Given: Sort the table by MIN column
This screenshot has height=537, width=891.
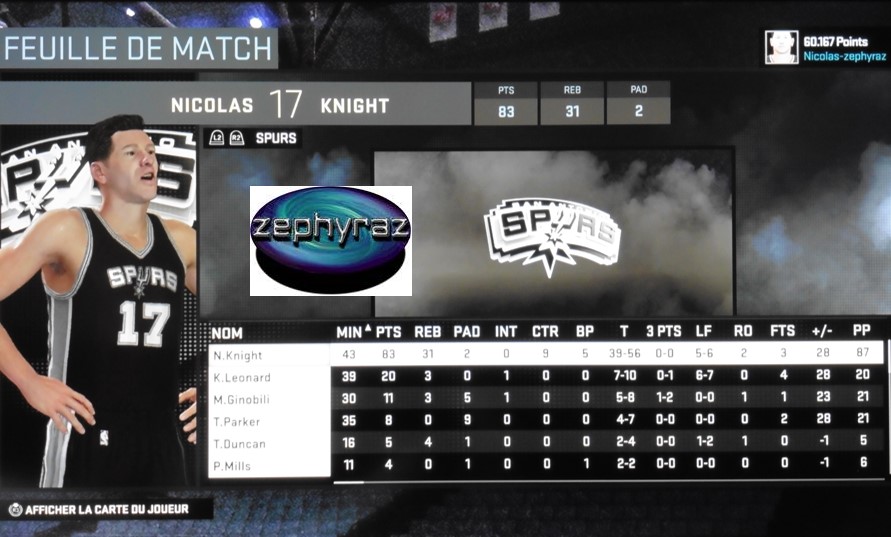Looking at the screenshot, I should pos(349,332).
